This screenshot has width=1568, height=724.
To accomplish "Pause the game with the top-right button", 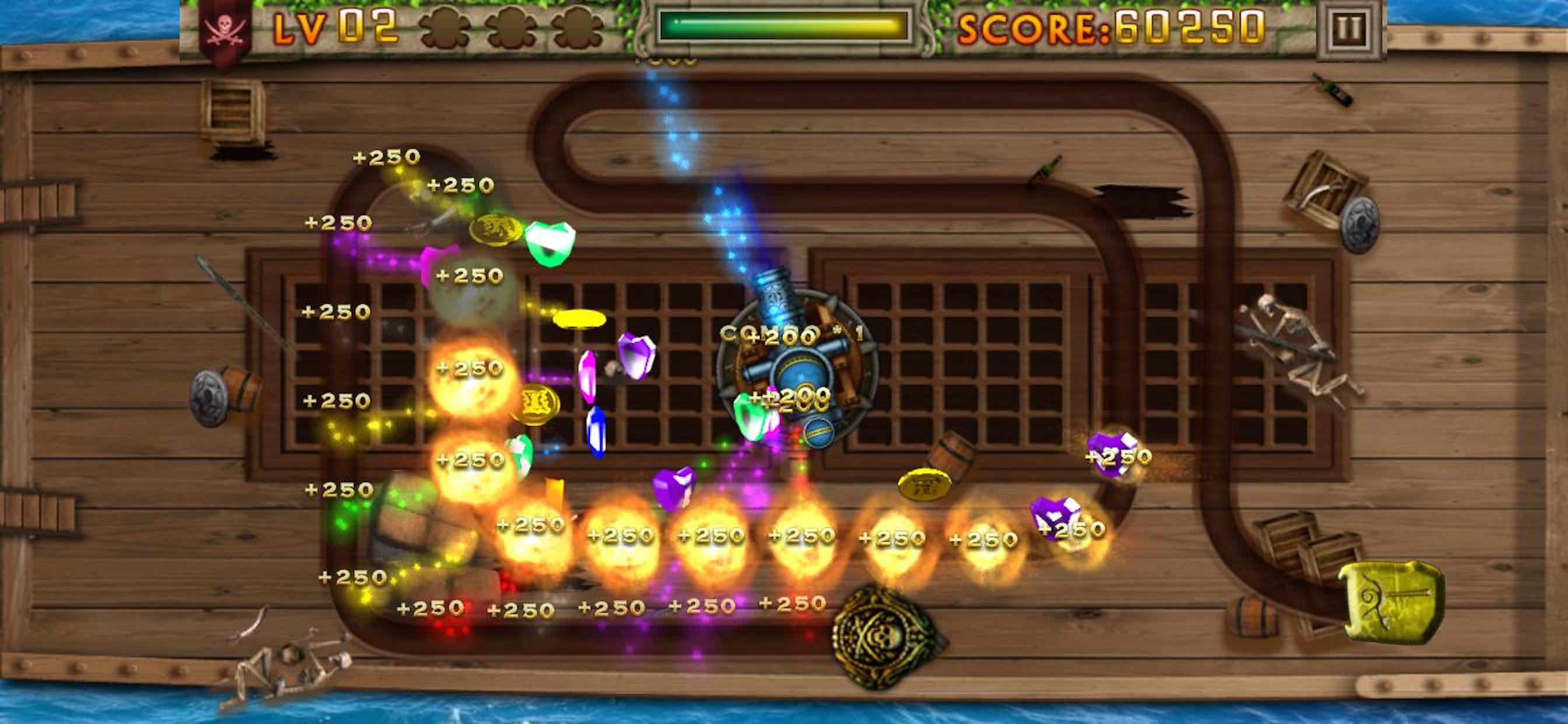I will [x=1349, y=28].
